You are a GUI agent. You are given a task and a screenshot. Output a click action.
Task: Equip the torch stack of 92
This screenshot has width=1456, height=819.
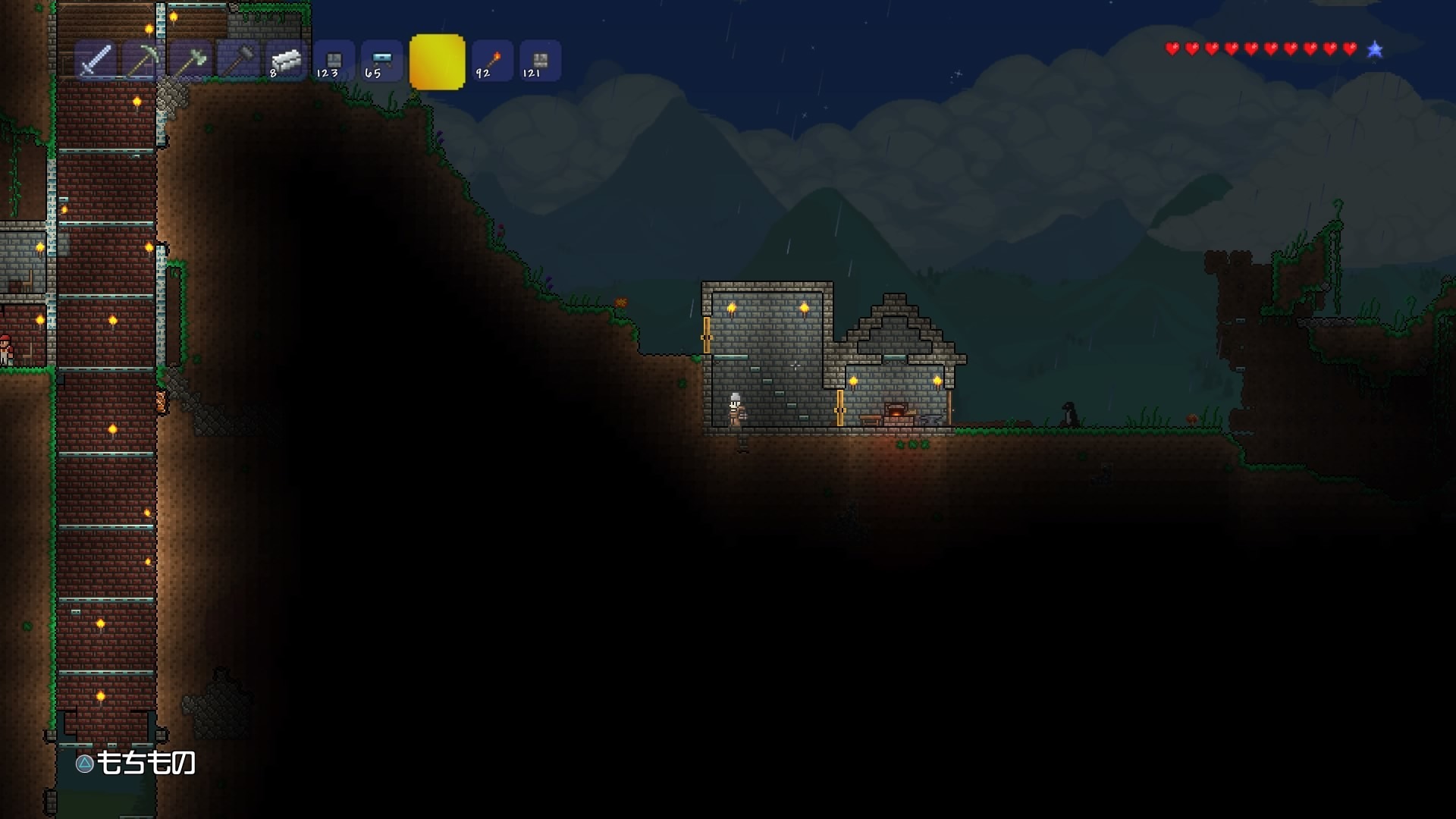[493, 61]
